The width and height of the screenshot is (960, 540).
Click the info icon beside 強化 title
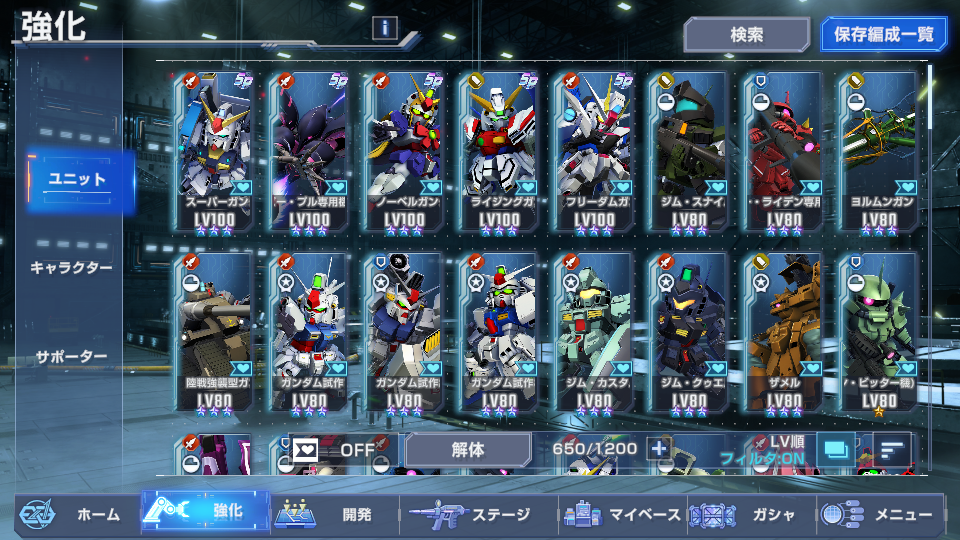[385, 28]
